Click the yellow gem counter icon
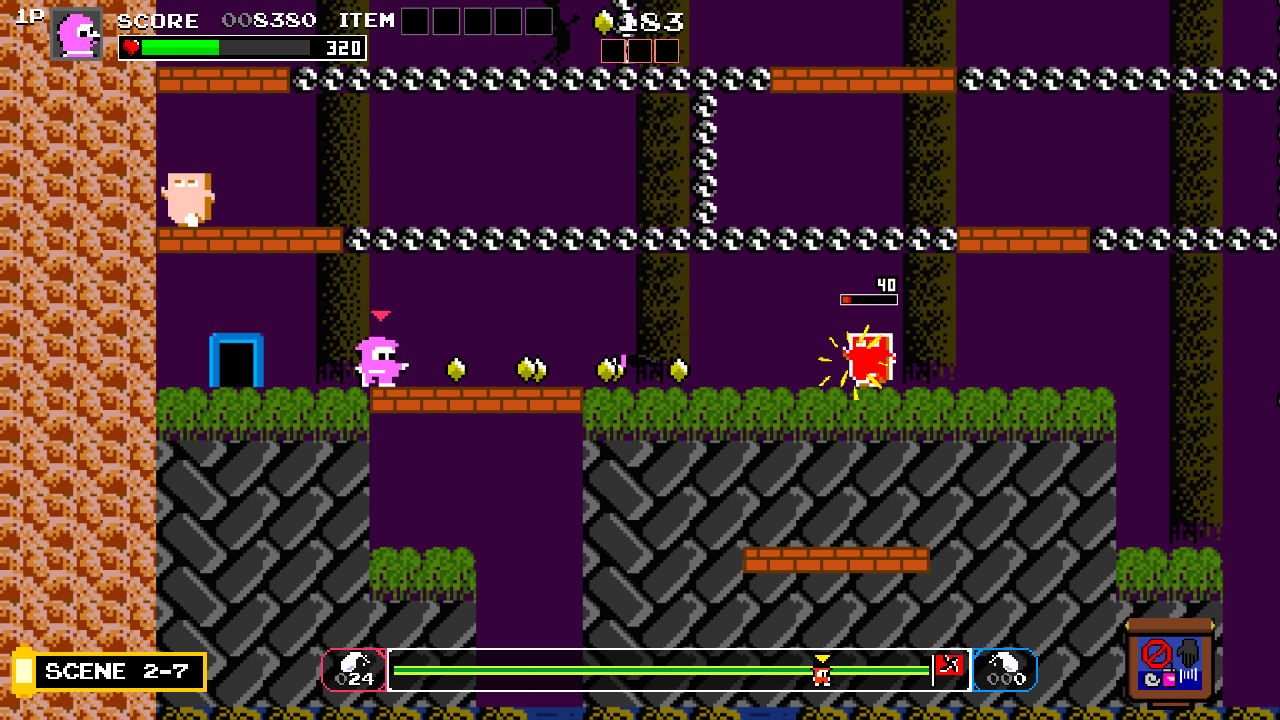Screen dimensions: 1280x720 click(x=604, y=21)
